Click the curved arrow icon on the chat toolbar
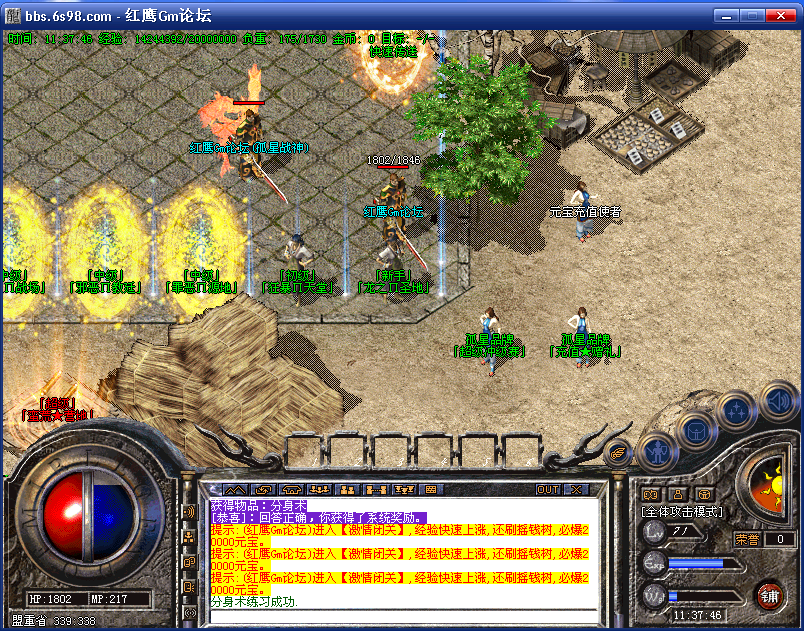 tap(264, 490)
